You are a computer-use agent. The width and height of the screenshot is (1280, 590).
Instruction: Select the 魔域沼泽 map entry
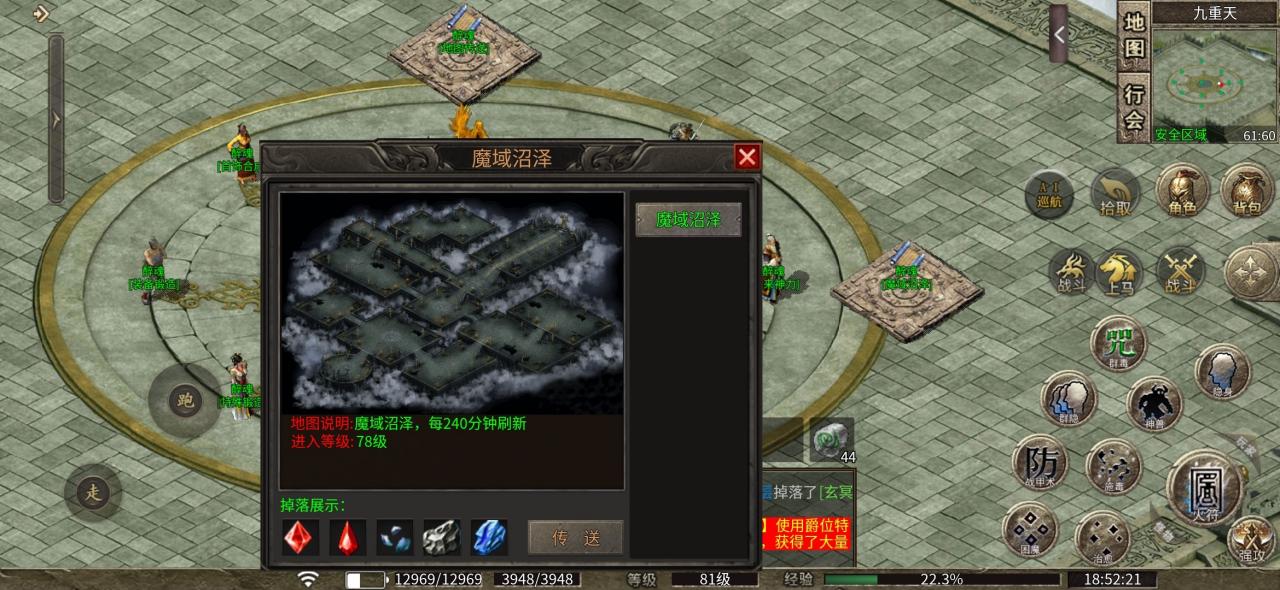(x=688, y=220)
